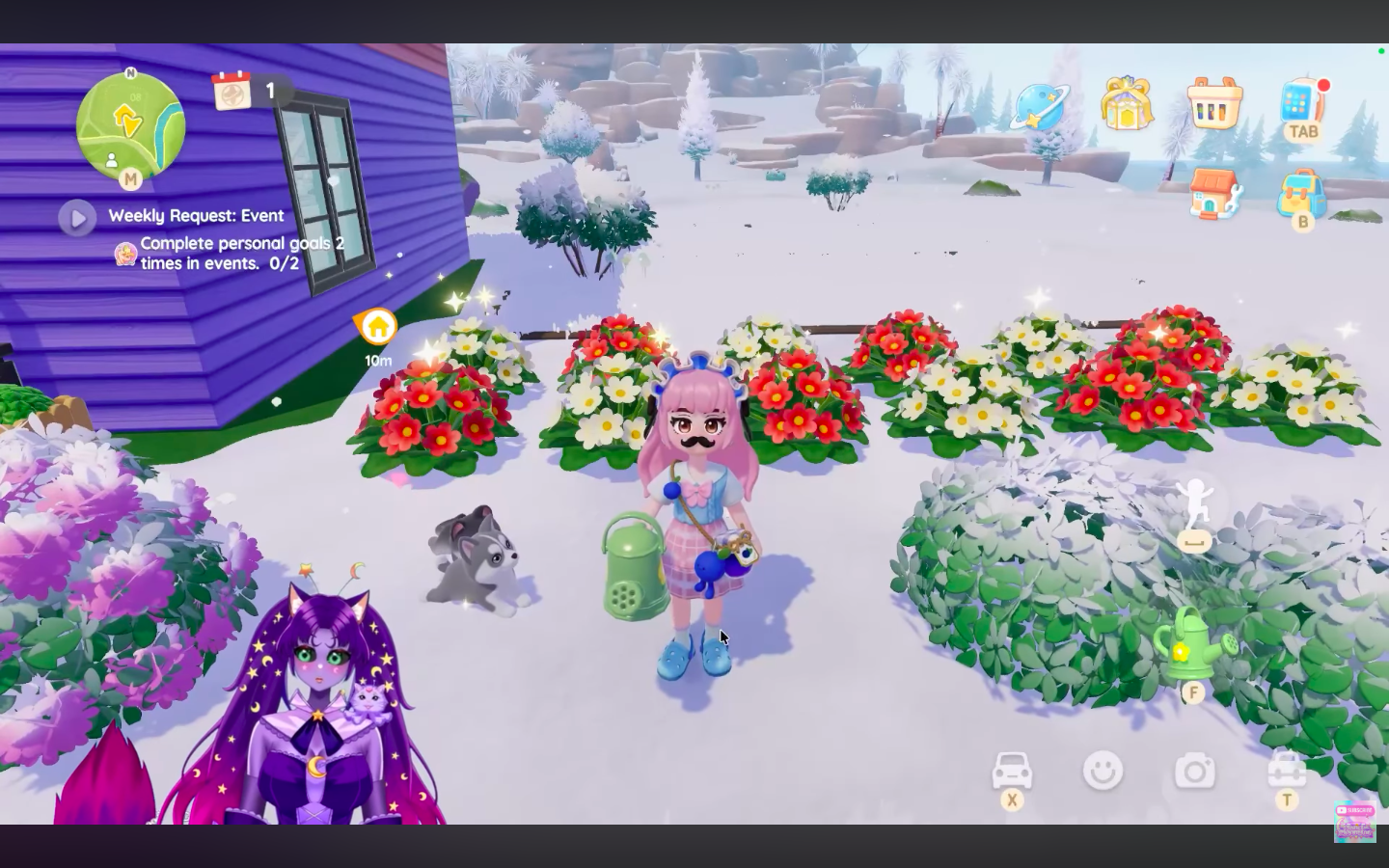Viewport: 1389px width, 868px height.
Task: Open the blue planet star map icon
Action: click(1039, 103)
